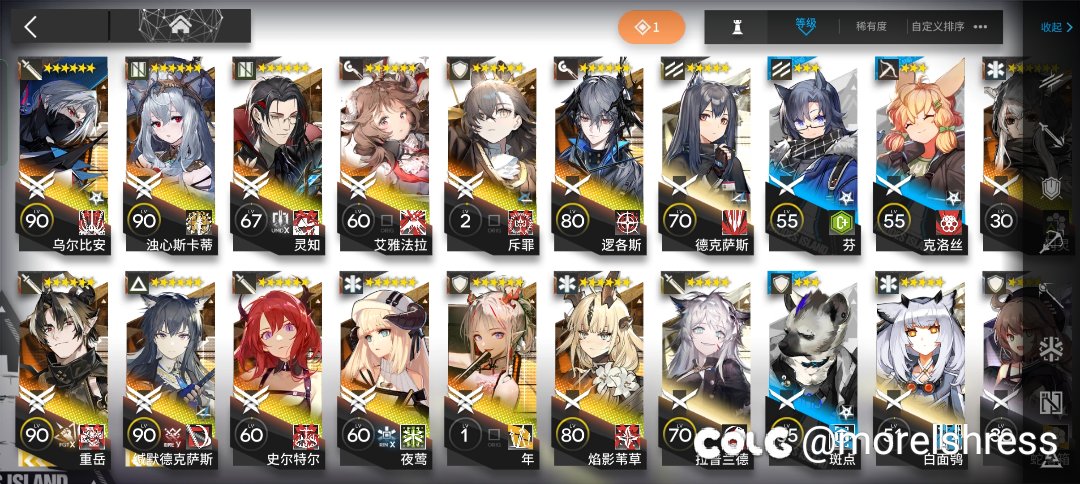Sort operators by rarity (稀有度)
Image resolution: width=1080 pixels, height=484 pixels.
click(x=868, y=27)
